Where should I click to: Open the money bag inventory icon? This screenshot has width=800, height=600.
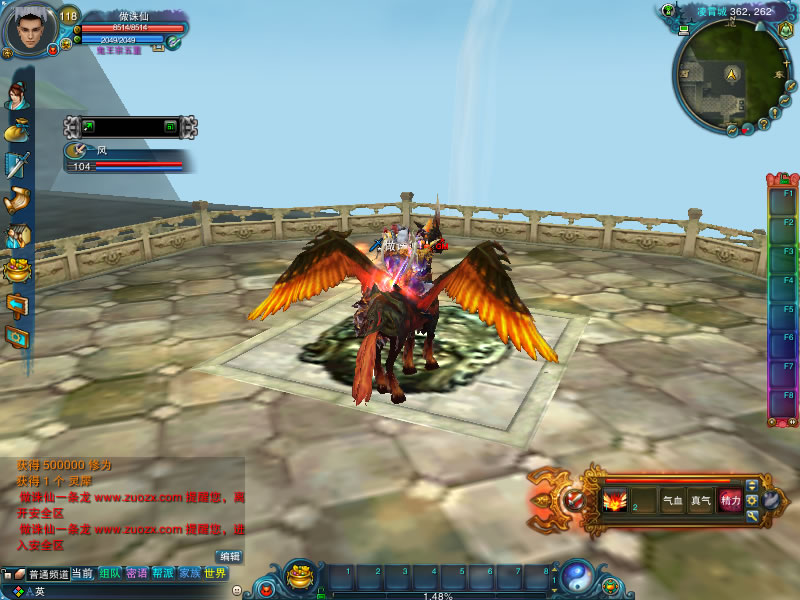coord(17,130)
